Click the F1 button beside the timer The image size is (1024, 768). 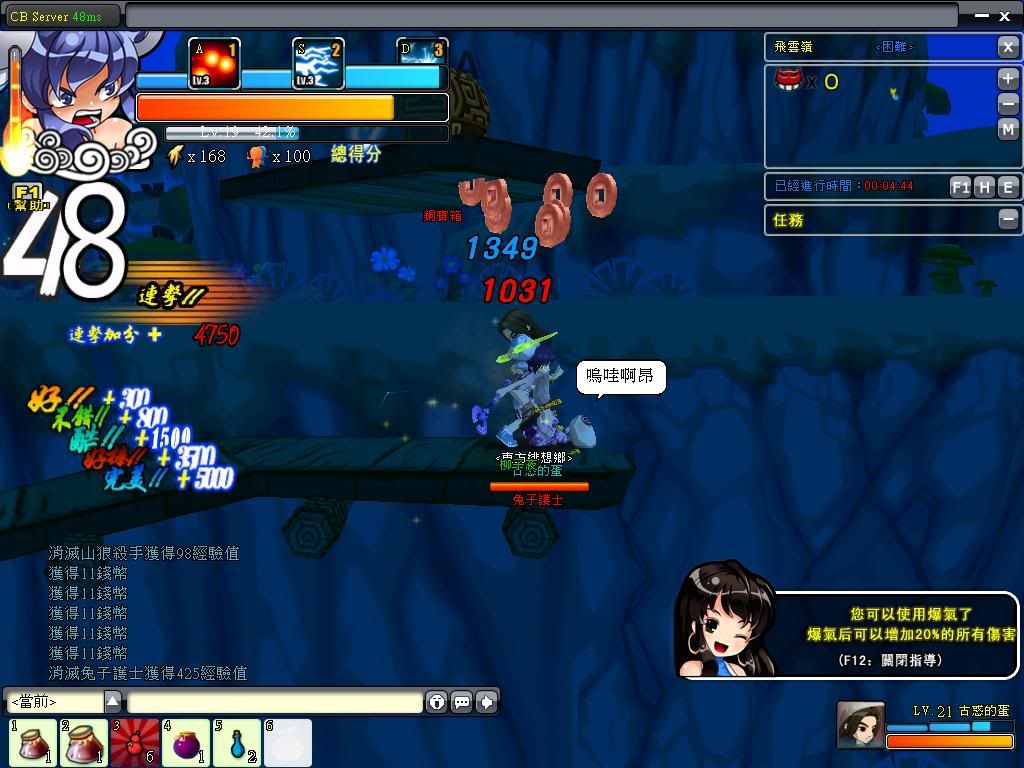coord(960,187)
